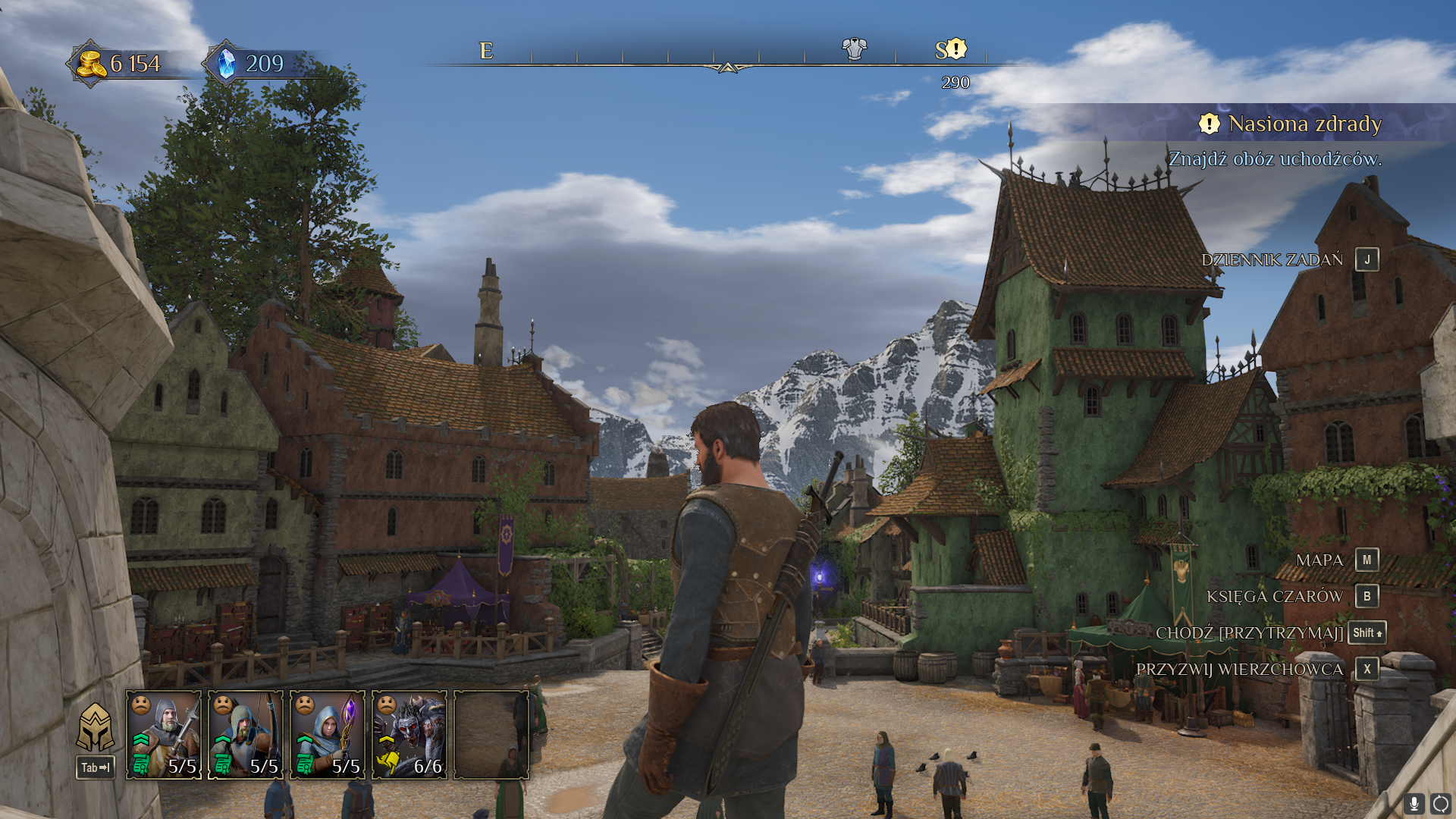Toggle the microphone overlay button
This screenshot has width=1456, height=819.
coord(1414,803)
